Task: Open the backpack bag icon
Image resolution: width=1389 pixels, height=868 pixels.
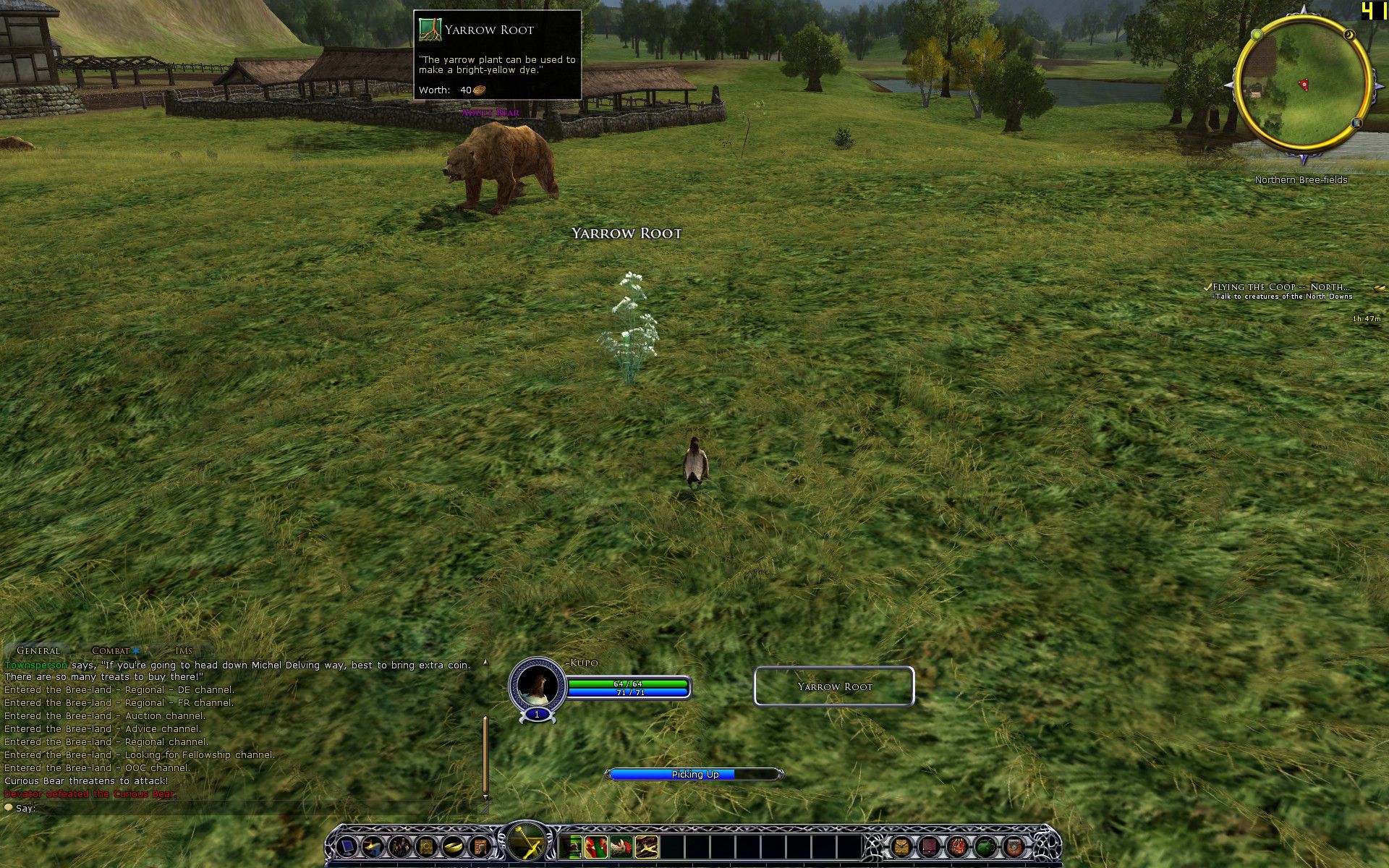Action: (901, 846)
